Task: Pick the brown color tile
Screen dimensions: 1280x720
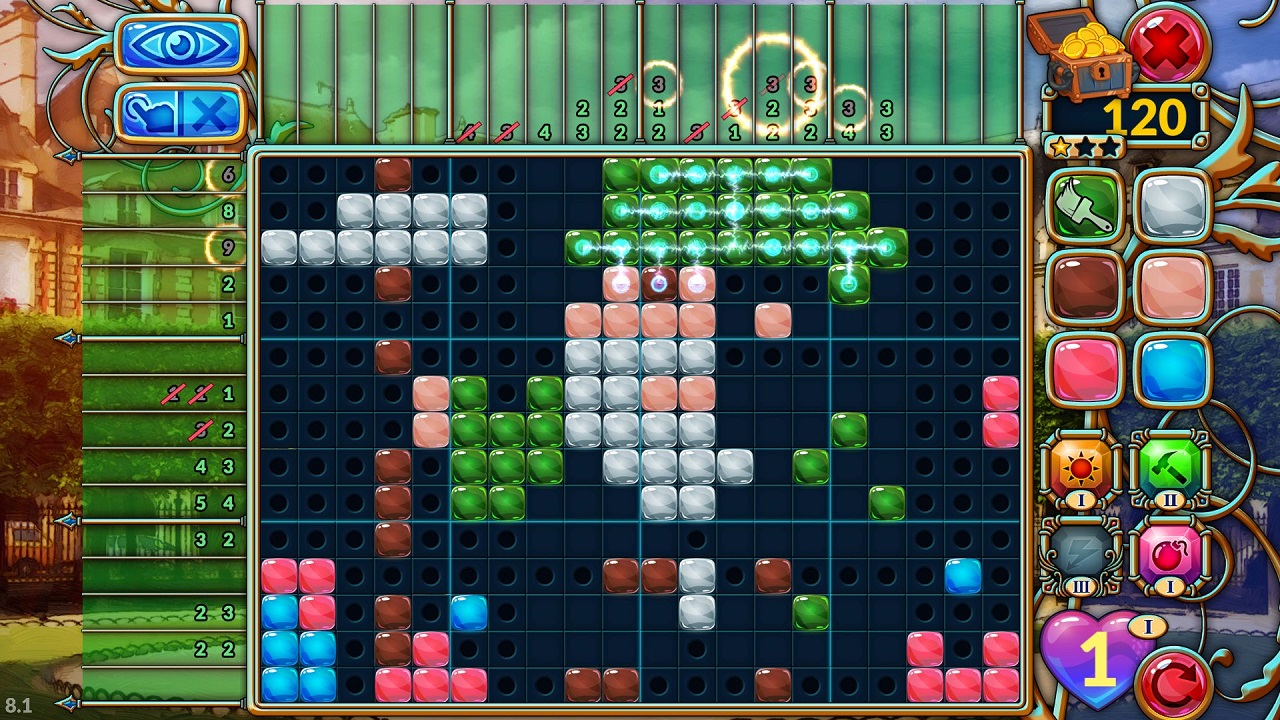Action: point(1084,287)
